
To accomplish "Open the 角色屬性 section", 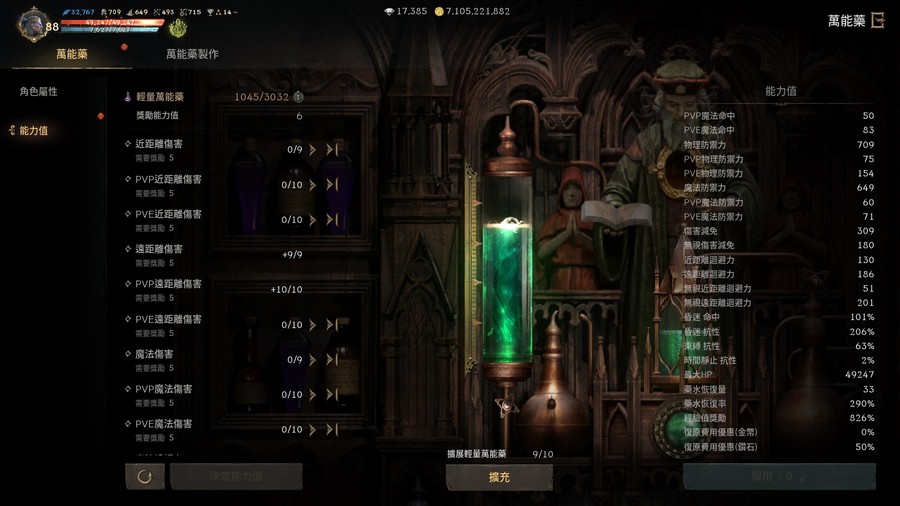I will click(39, 92).
